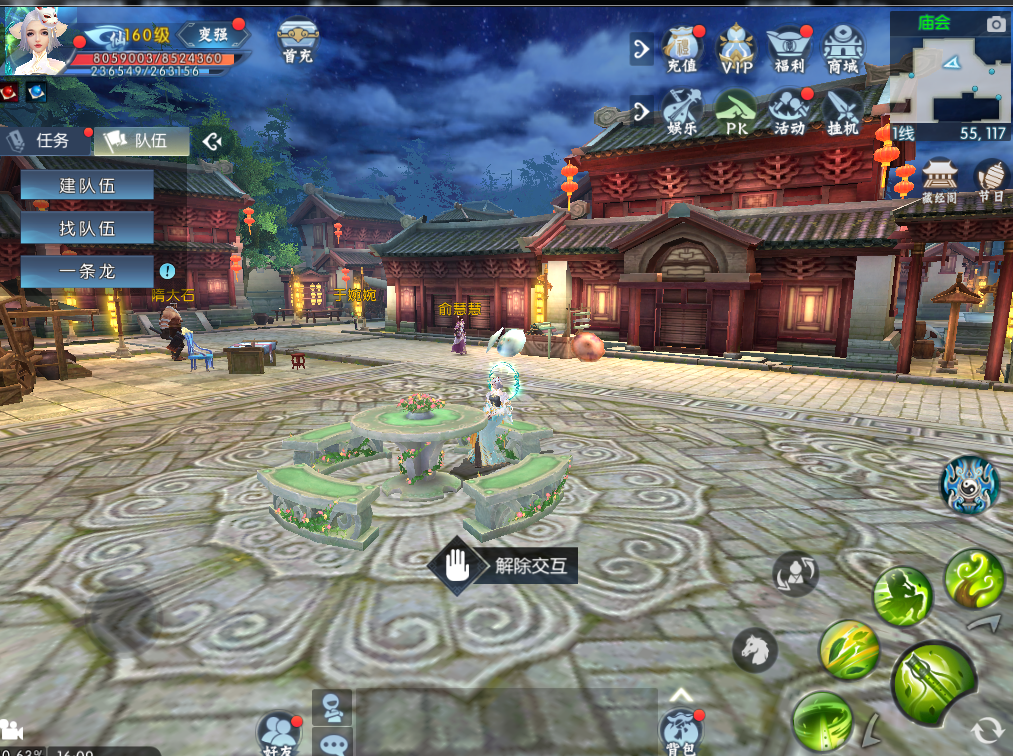Open the 好友 friends icon

pyautogui.click(x=279, y=732)
